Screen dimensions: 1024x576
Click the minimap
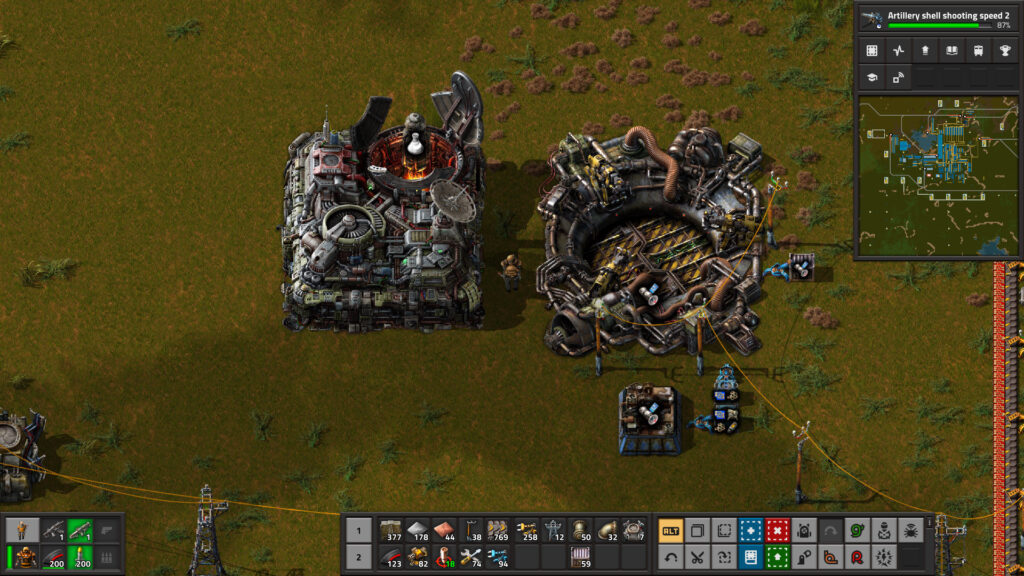pyautogui.click(x=937, y=175)
